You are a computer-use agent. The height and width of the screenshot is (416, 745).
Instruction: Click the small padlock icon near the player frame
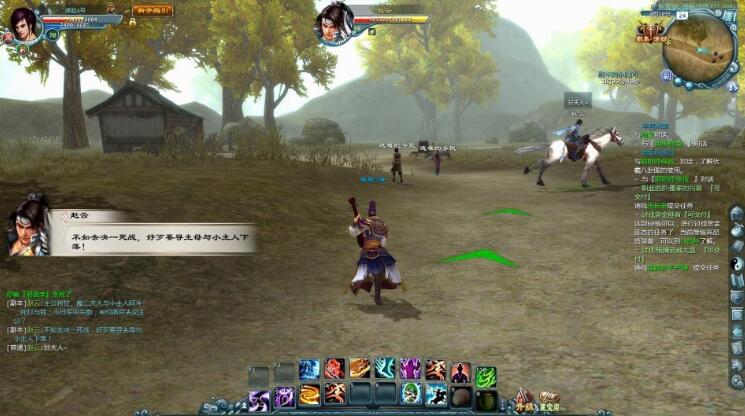pos(133,21)
